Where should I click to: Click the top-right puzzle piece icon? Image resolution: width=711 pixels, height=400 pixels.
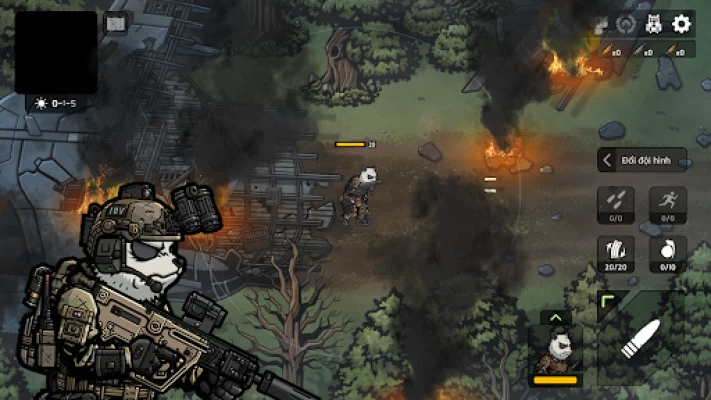tap(602, 25)
